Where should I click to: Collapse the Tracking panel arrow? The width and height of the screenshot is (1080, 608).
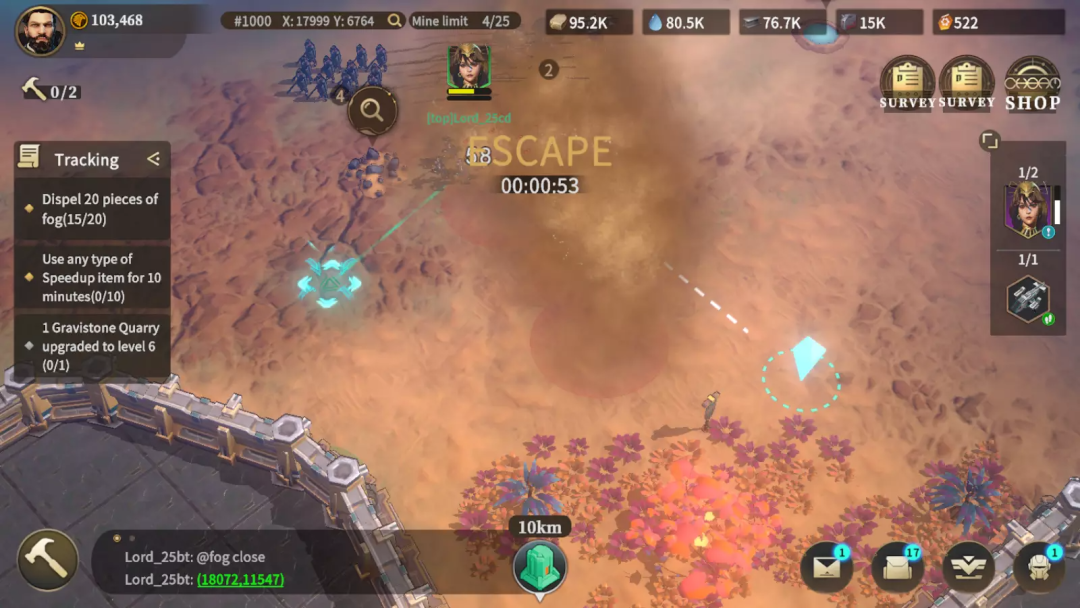point(153,158)
